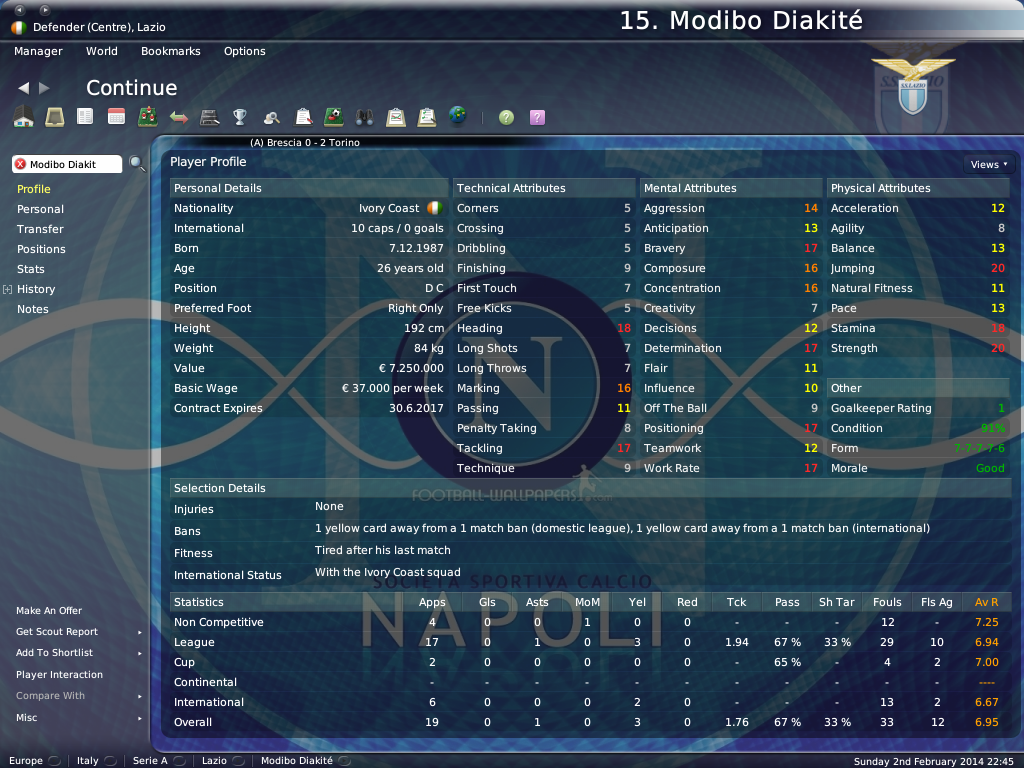Choose Get Scout Report
Viewport: 1024px width, 768px height.
(57, 632)
